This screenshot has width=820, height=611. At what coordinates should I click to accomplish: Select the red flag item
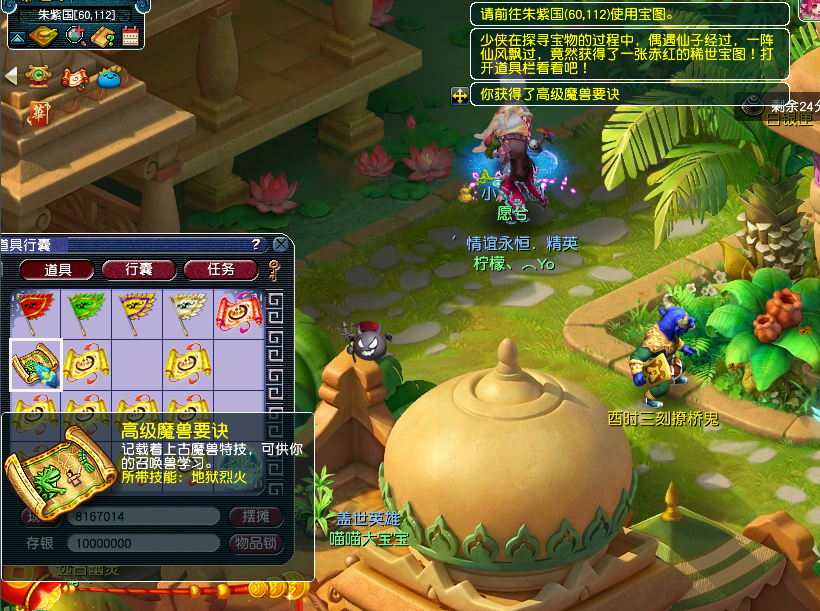(35, 311)
